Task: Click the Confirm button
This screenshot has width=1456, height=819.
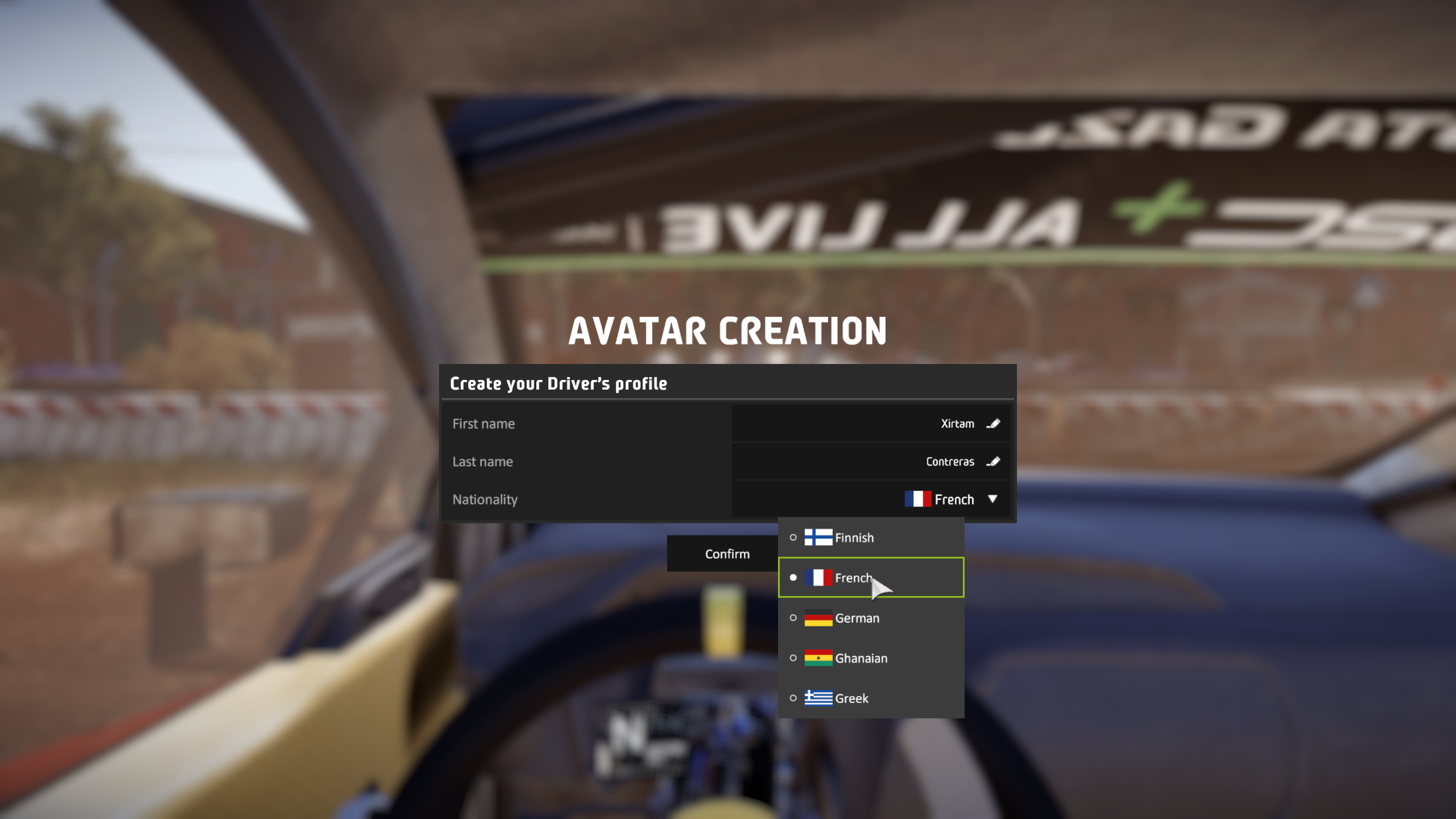Action: pos(723,553)
